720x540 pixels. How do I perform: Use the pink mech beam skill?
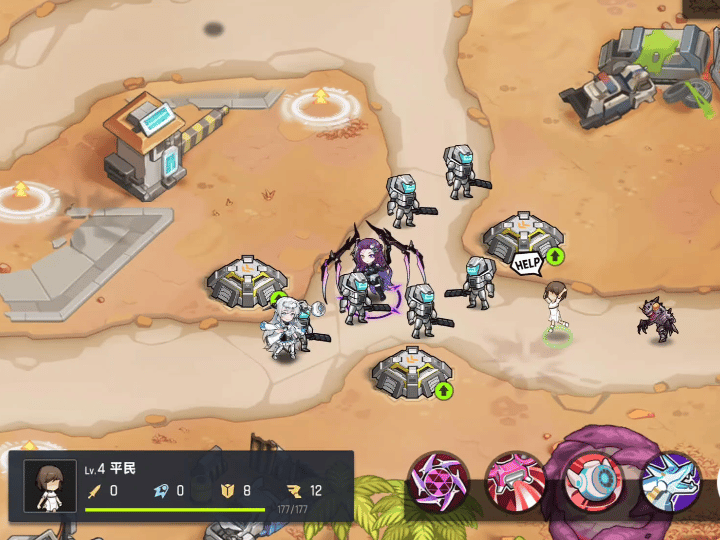point(516,483)
